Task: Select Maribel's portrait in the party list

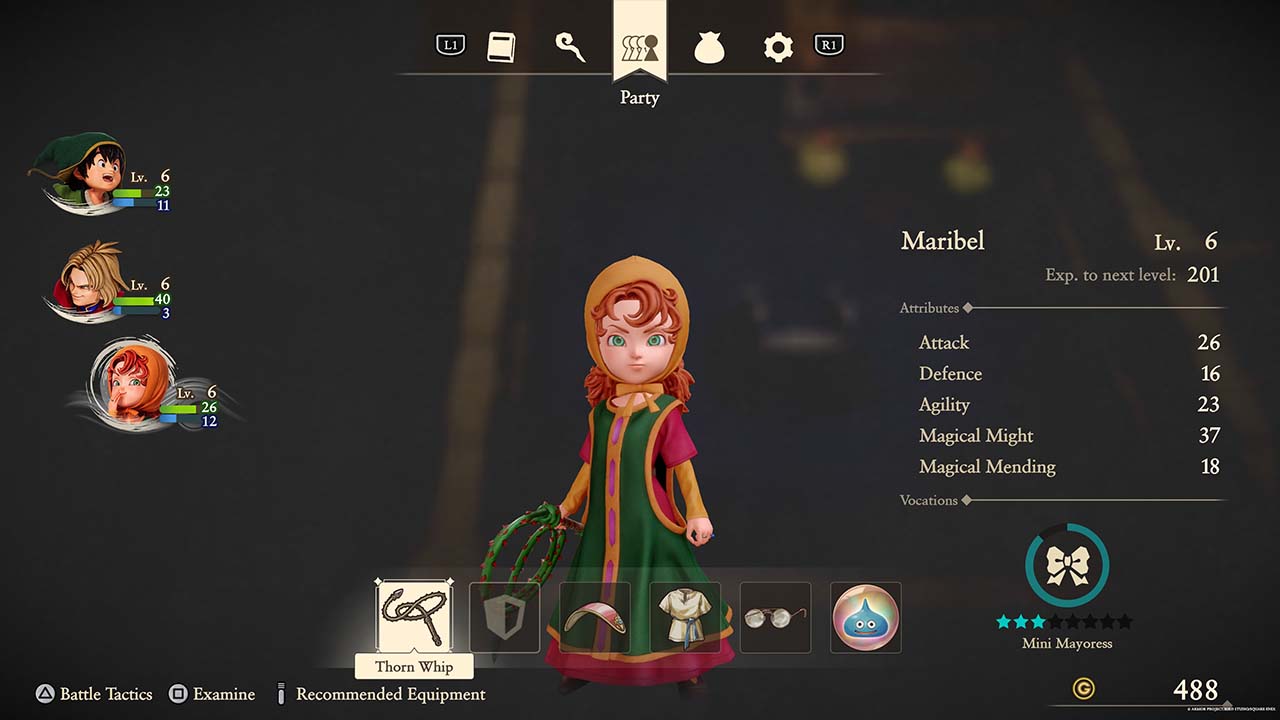Action: pyautogui.click(x=130, y=383)
